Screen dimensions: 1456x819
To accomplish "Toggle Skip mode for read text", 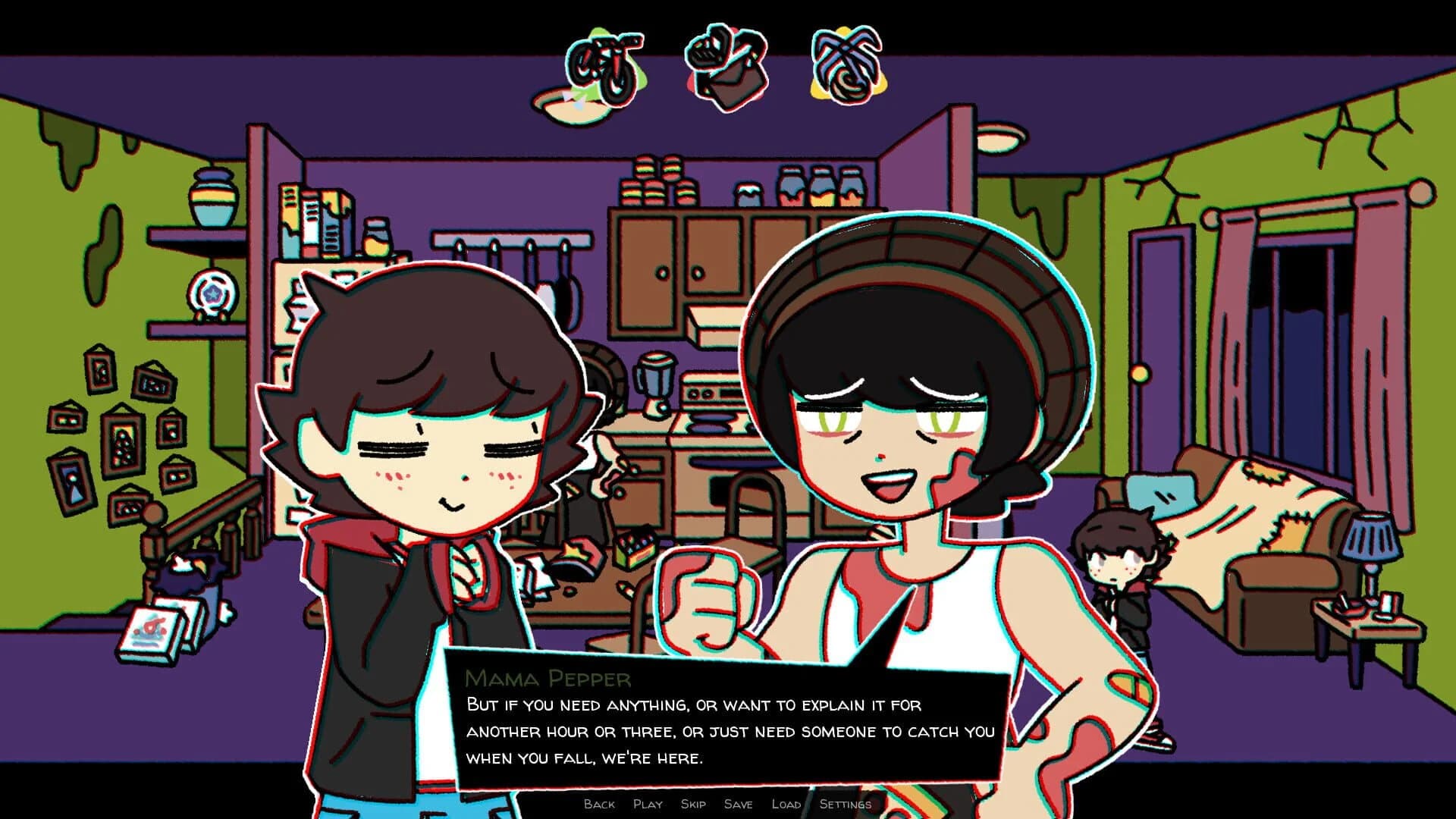I will (x=692, y=804).
